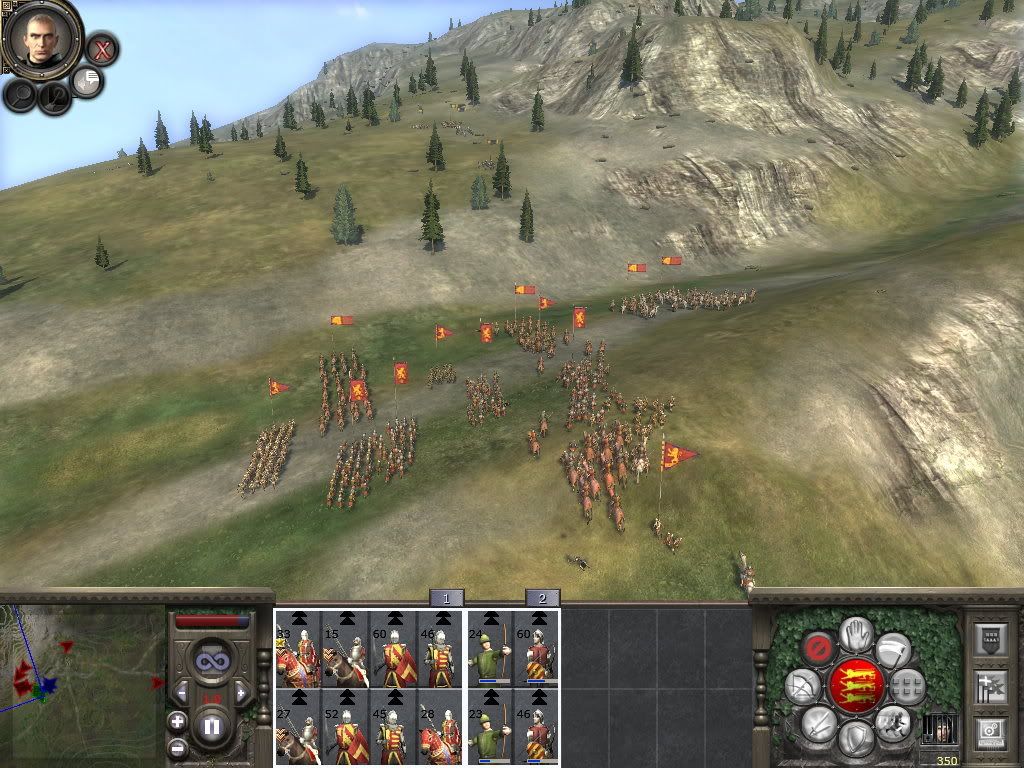Select the 33-man general's cavalry unit card
This screenshot has height=768, width=1024.
pyautogui.click(x=298, y=650)
